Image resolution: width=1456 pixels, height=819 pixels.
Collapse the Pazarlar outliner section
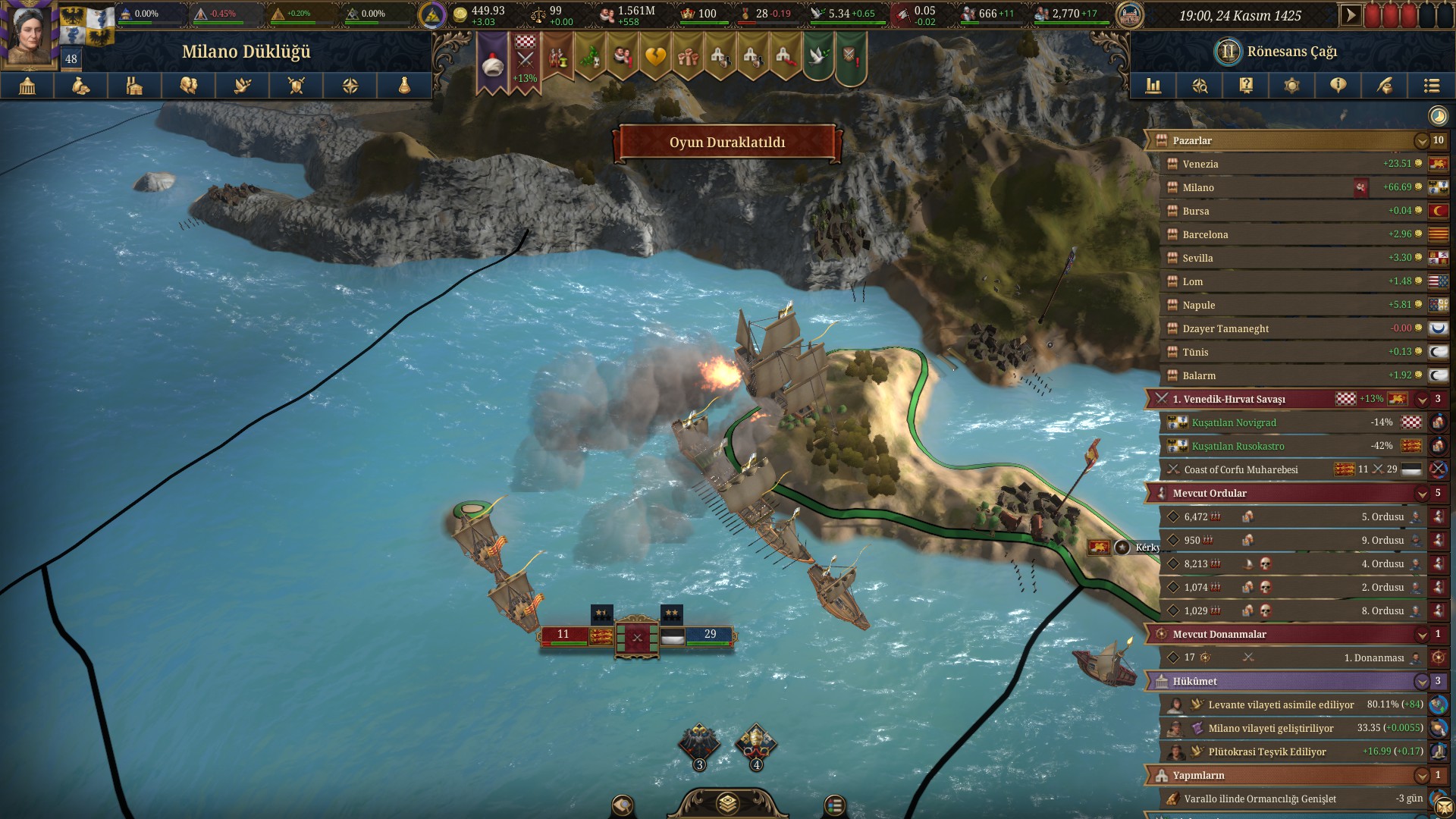pyautogui.click(x=1421, y=141)
